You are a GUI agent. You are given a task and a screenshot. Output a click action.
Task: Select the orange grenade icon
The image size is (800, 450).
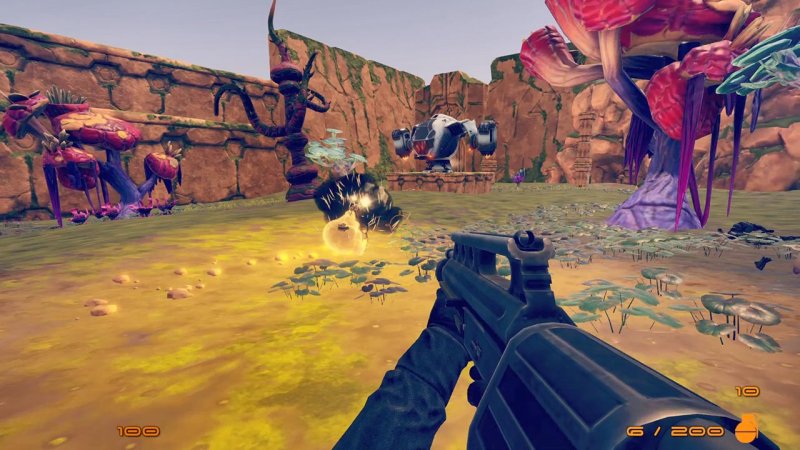click(746, 426)
